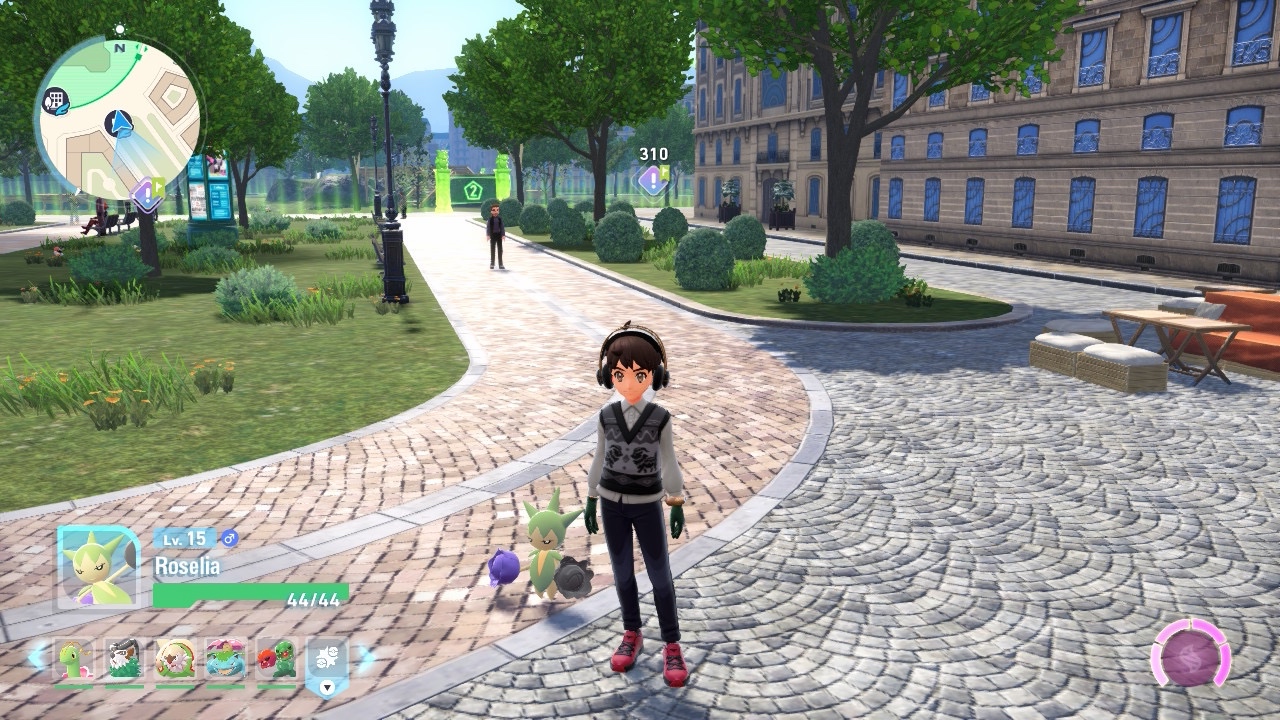This screenshot has width=1280, height=720.
Task: Choose the Venusaur party slot
Action: [225, 659]
